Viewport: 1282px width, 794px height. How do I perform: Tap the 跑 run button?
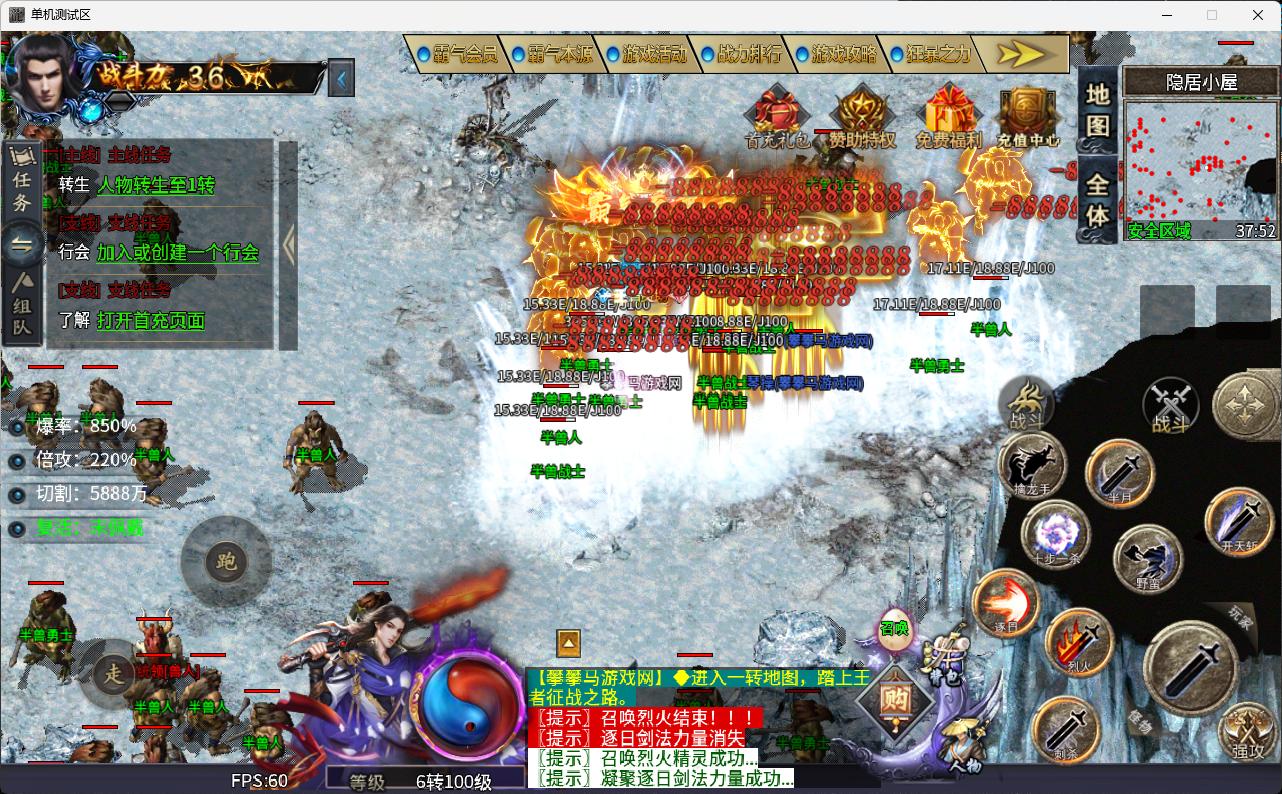coord(226,562)
